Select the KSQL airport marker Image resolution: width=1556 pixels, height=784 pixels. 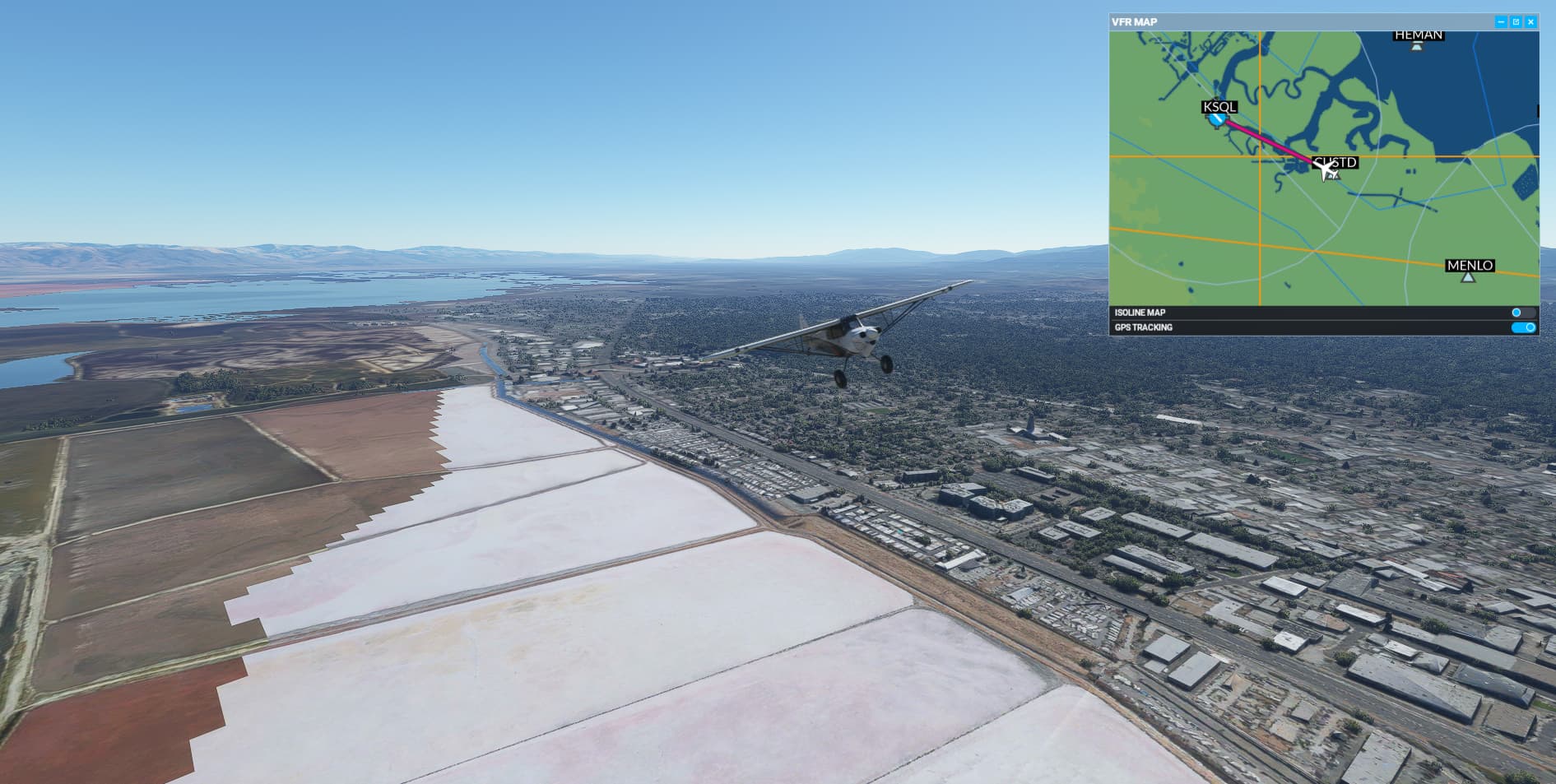(1218, 119)
